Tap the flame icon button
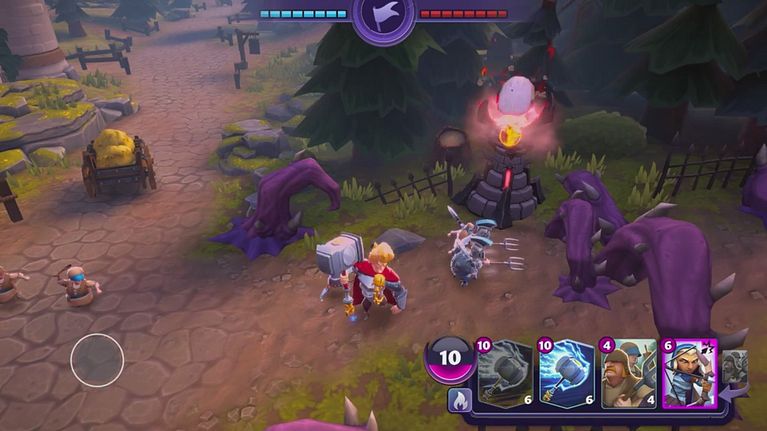The height and width of the screenshot is (431, 767). (459, 400)
